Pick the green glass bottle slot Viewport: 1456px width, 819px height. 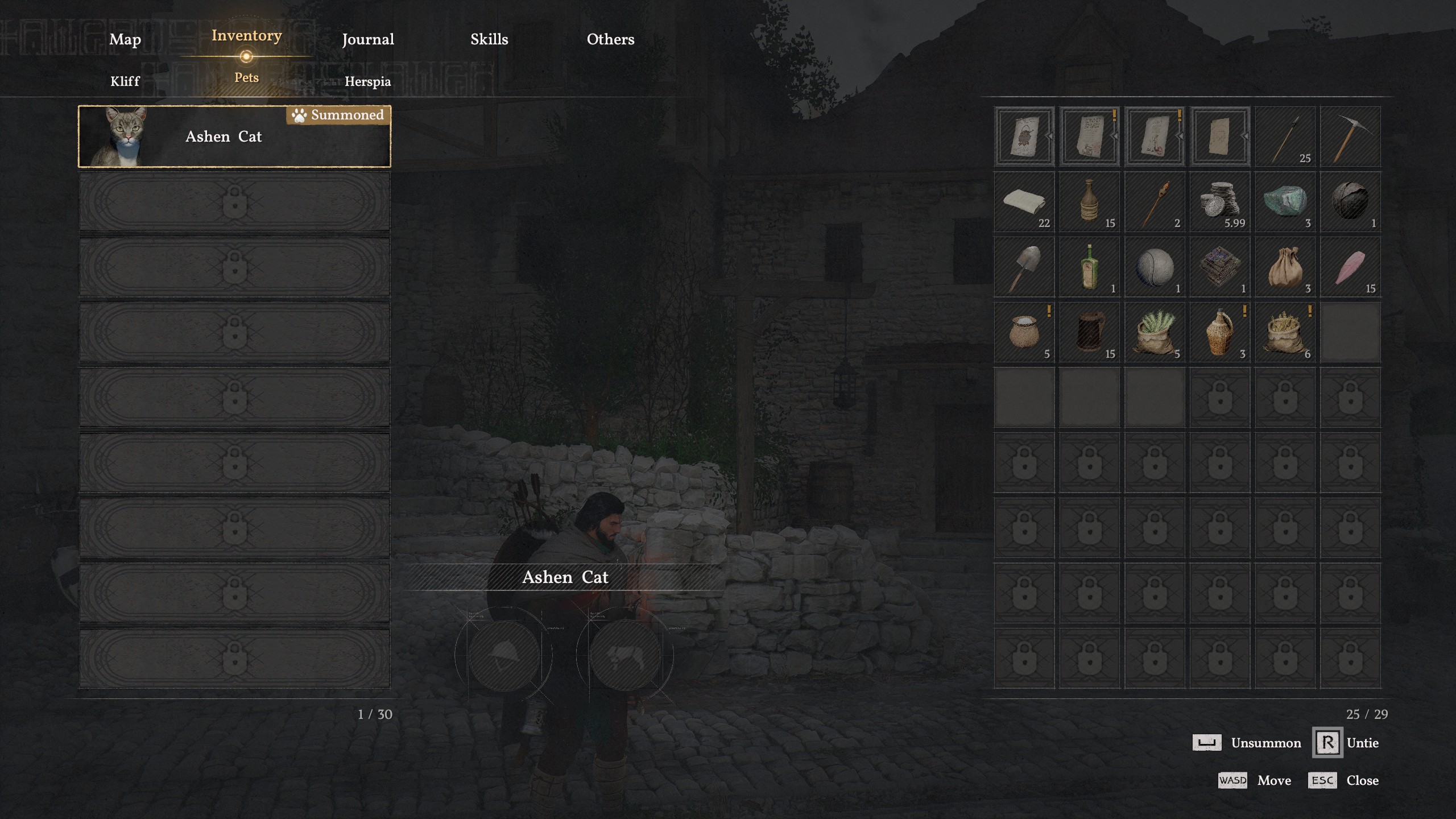coord(1089,267)
